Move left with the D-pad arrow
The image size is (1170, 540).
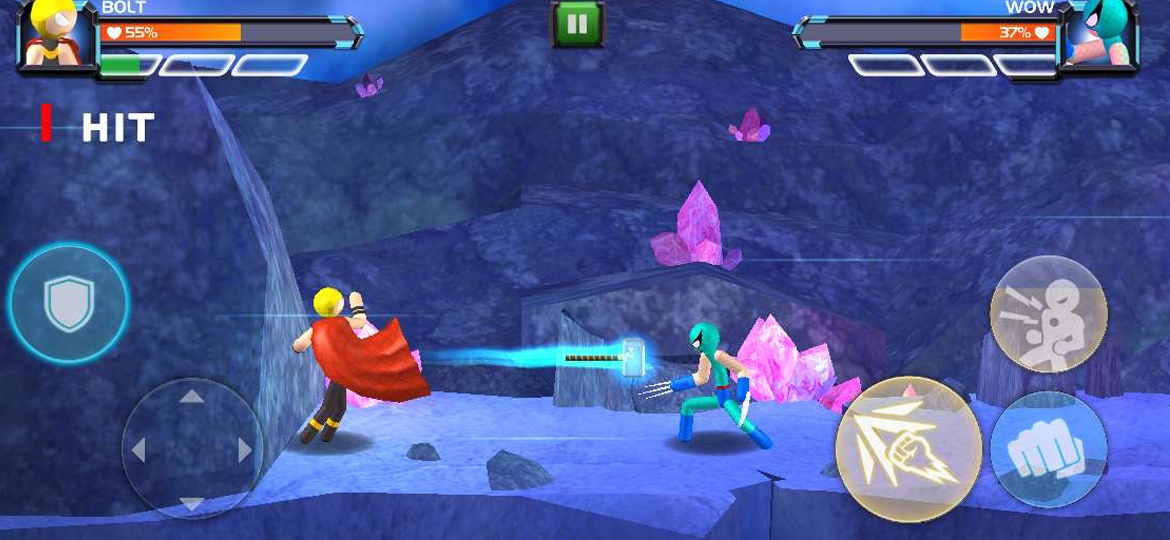[x=139, y=450]
